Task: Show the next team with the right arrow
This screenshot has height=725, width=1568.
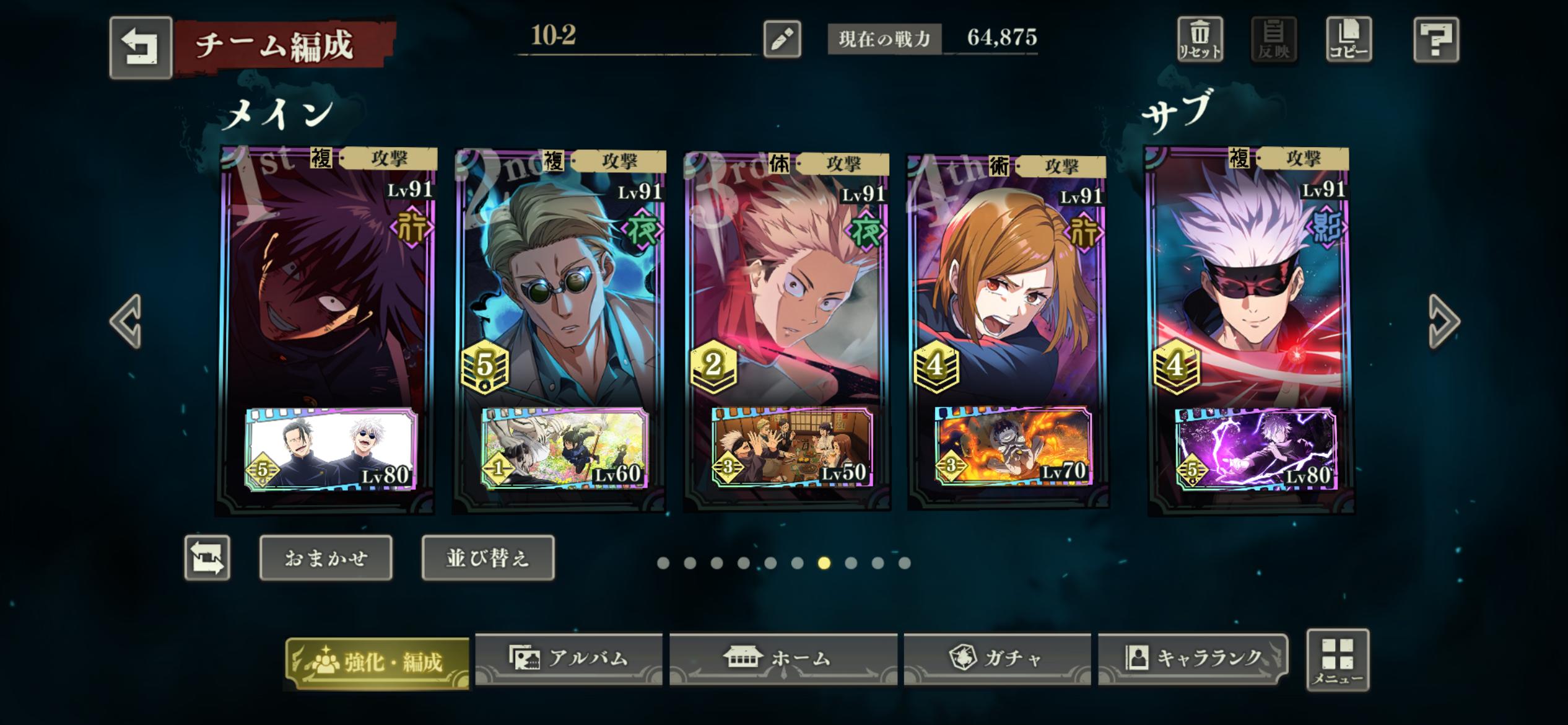Action: click(x=1444, y=321)
